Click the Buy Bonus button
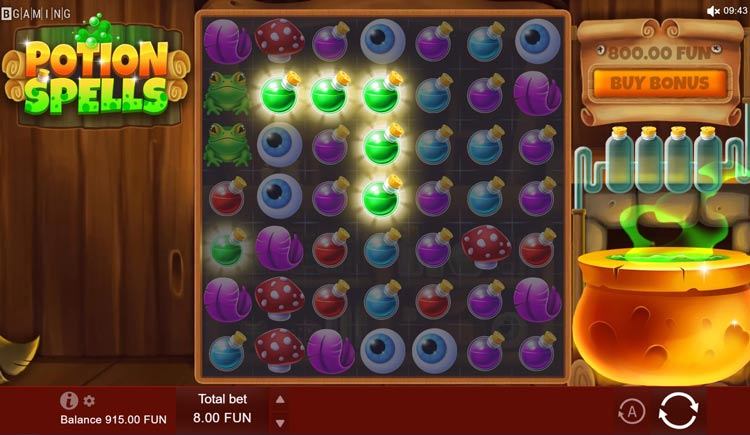The image size is (750, 435). tap(658, 84)
